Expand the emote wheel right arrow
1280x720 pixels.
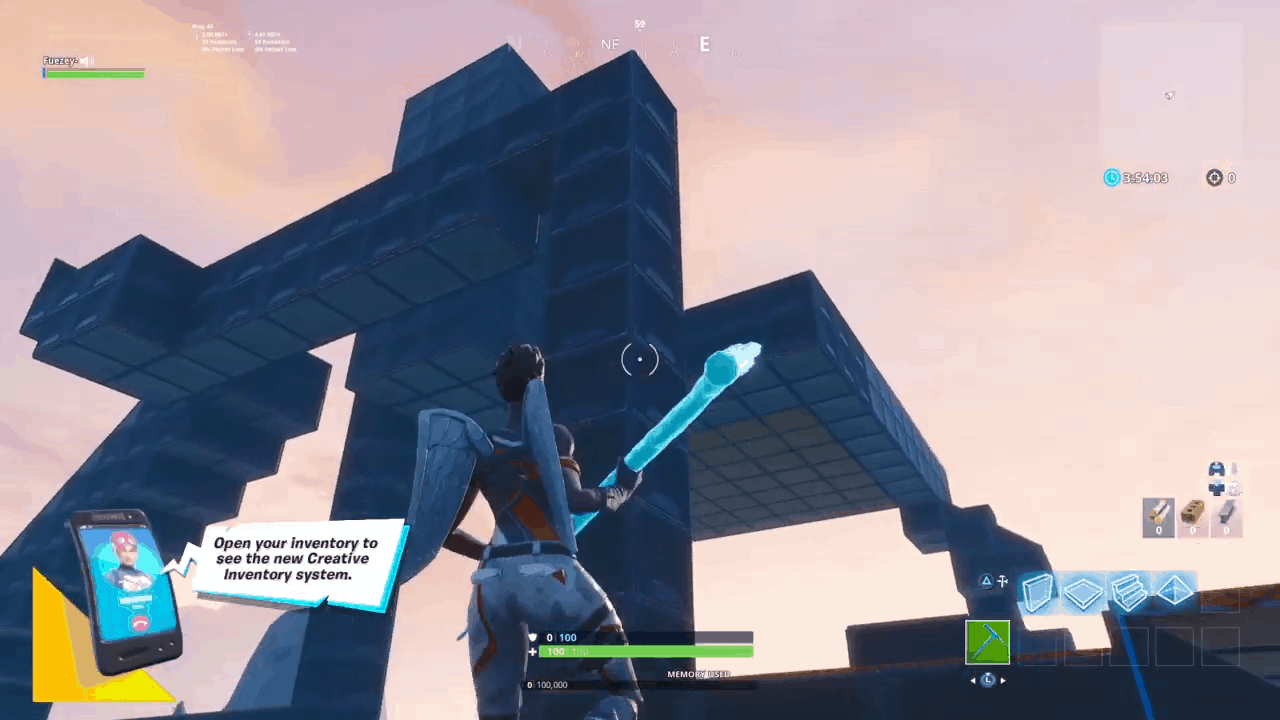(1003, 680)
